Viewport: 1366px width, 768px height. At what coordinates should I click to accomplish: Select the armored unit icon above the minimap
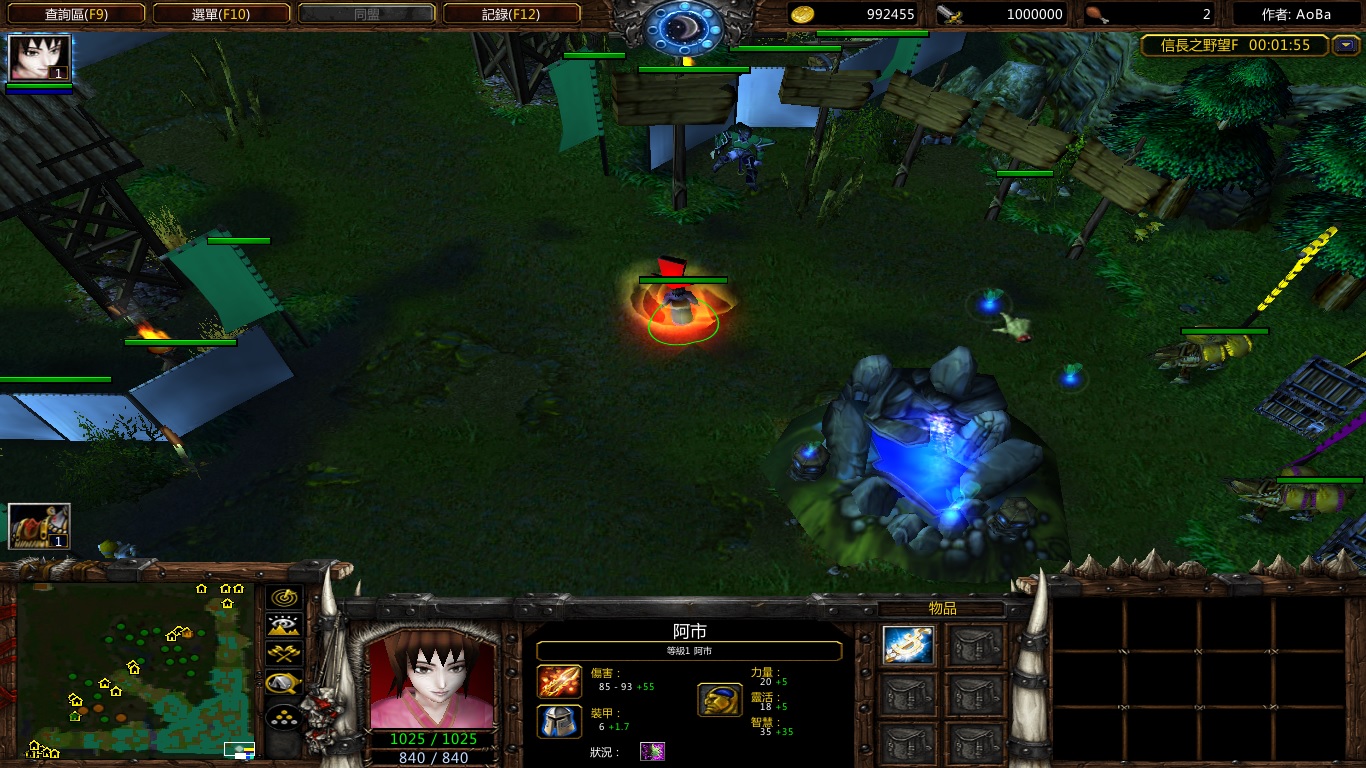coord(40,526)
